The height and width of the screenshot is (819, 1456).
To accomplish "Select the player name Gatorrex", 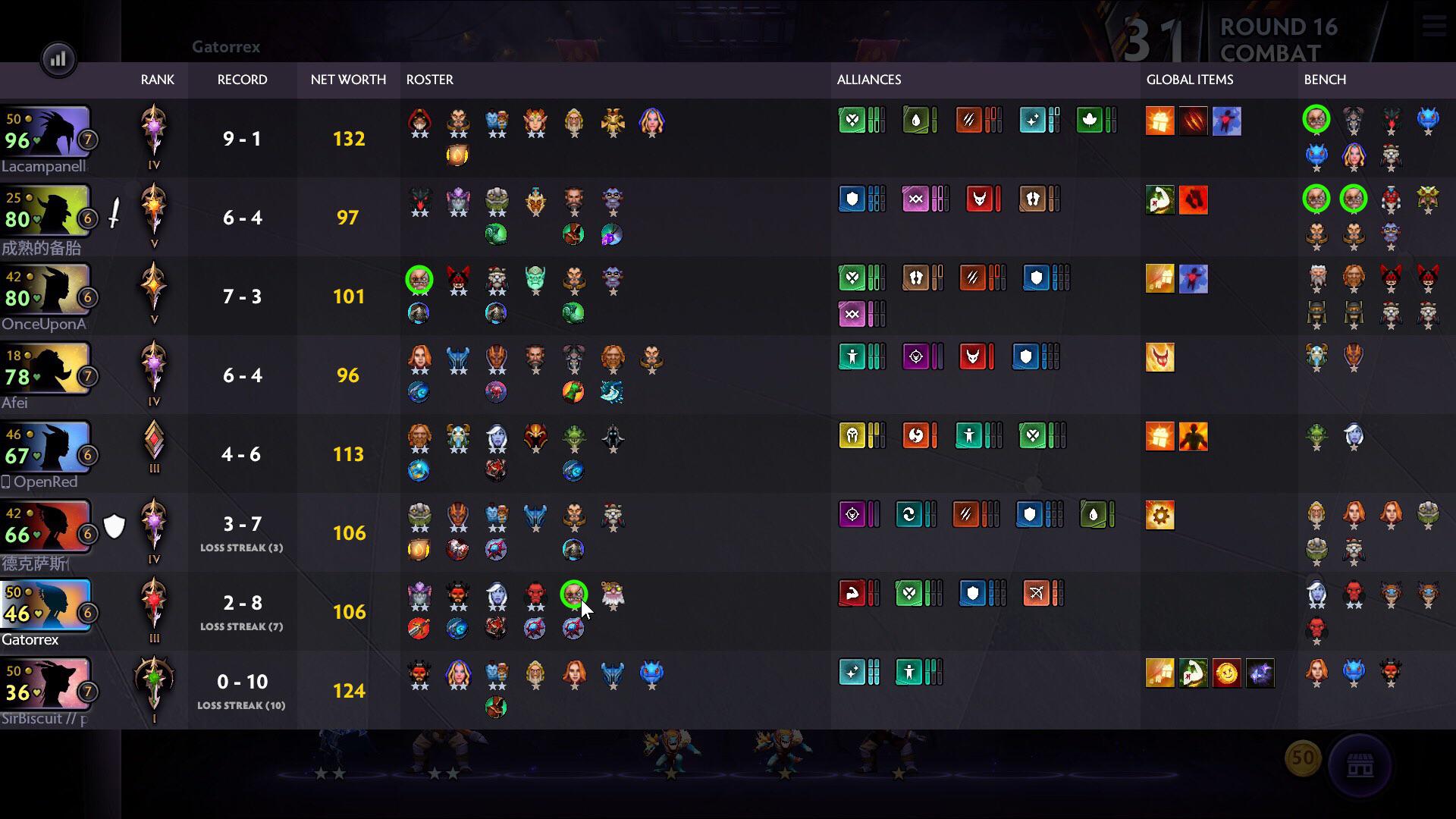I will click(x=30, y=639).
